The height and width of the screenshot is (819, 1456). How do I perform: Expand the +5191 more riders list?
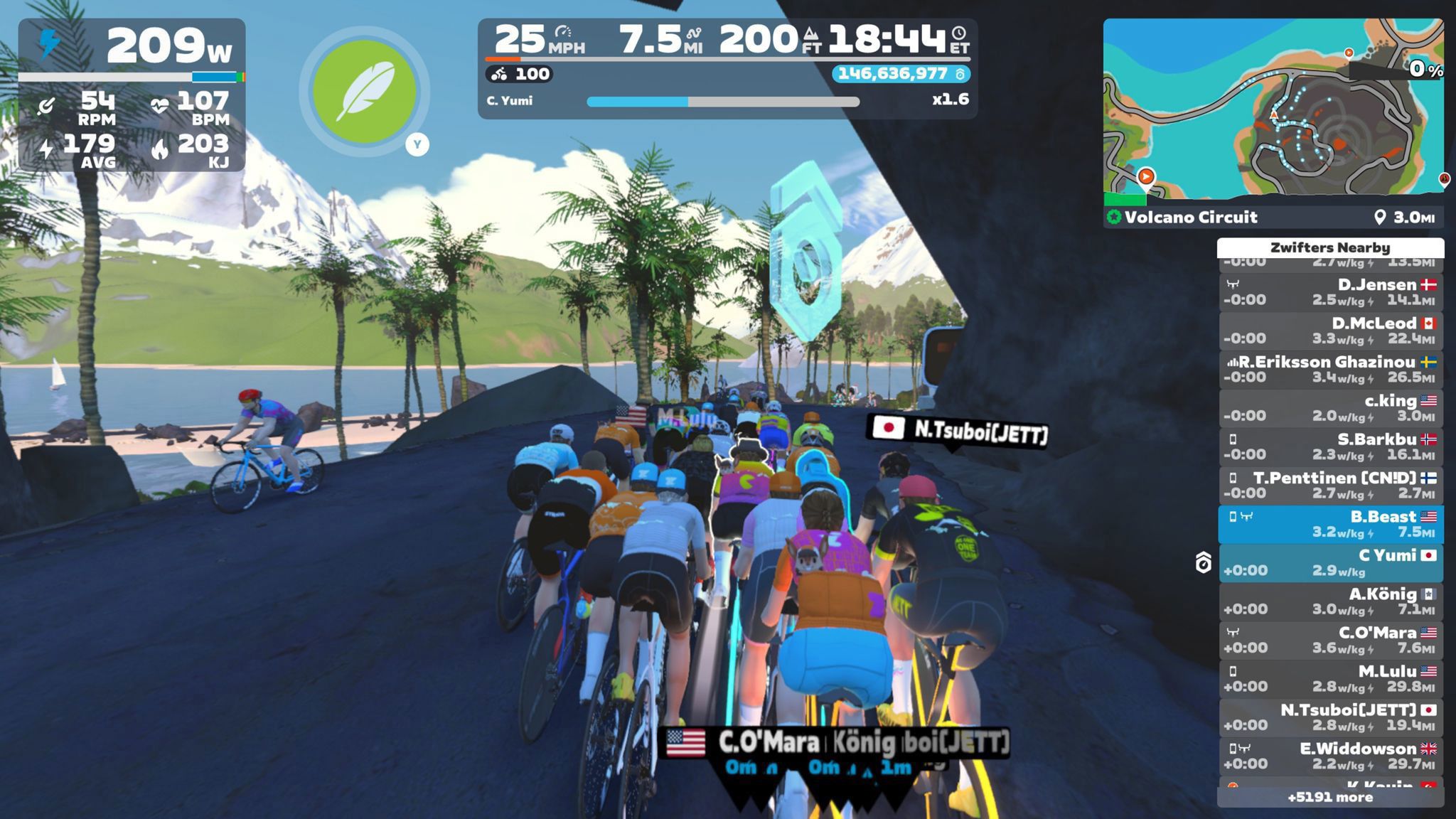coord(1330,797)
